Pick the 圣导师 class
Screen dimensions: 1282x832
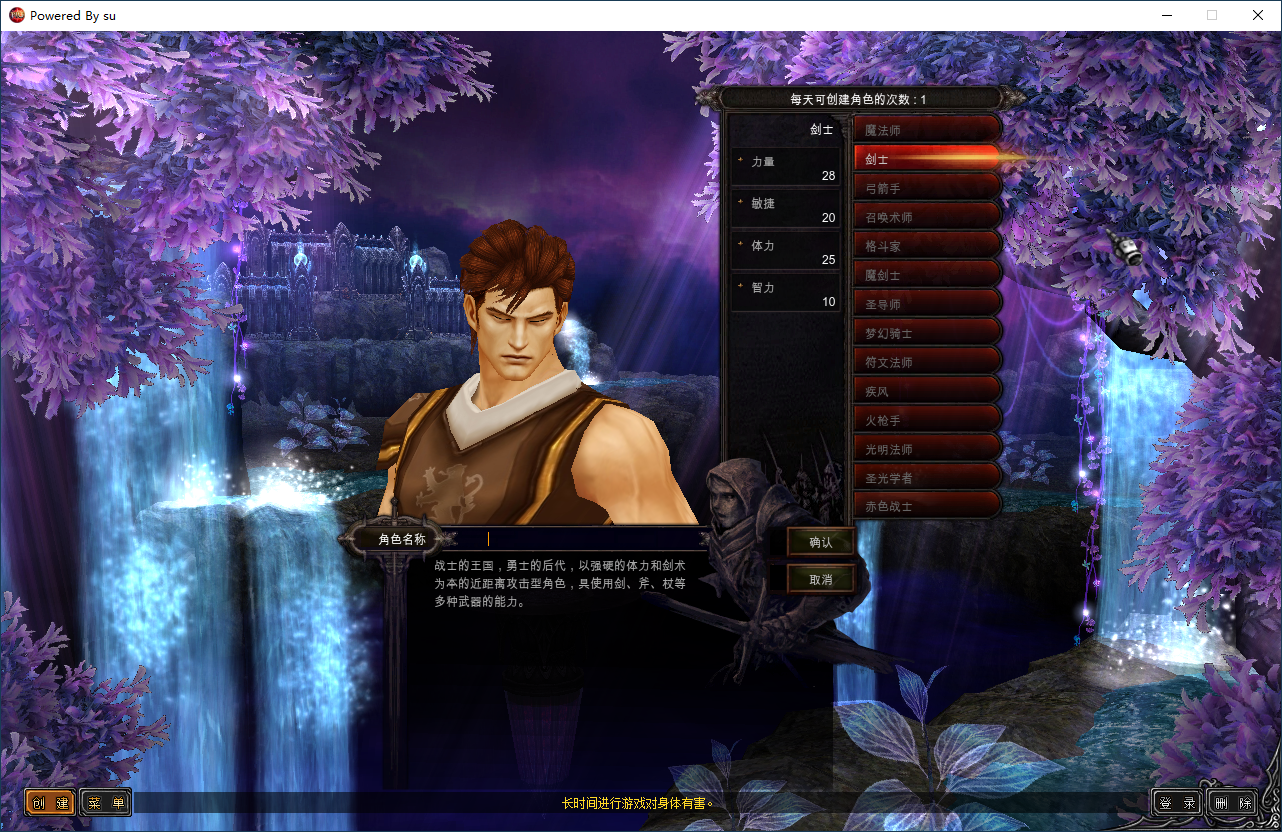pyautogui.click(x=926, y=304)
